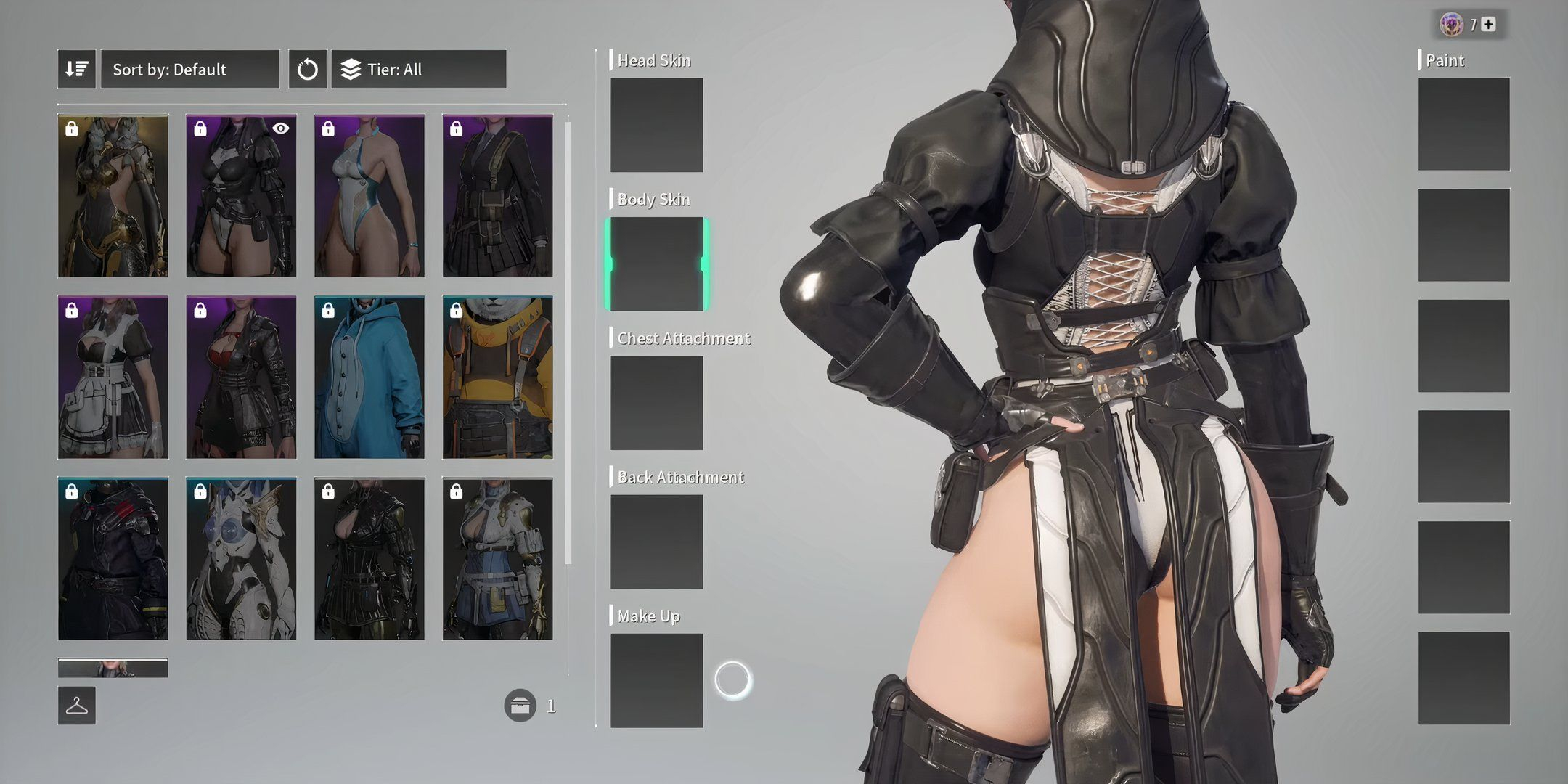Screen dimensions: 1568x784
Task: Choose the white and teal swimsuit skin
Action: 369,196
